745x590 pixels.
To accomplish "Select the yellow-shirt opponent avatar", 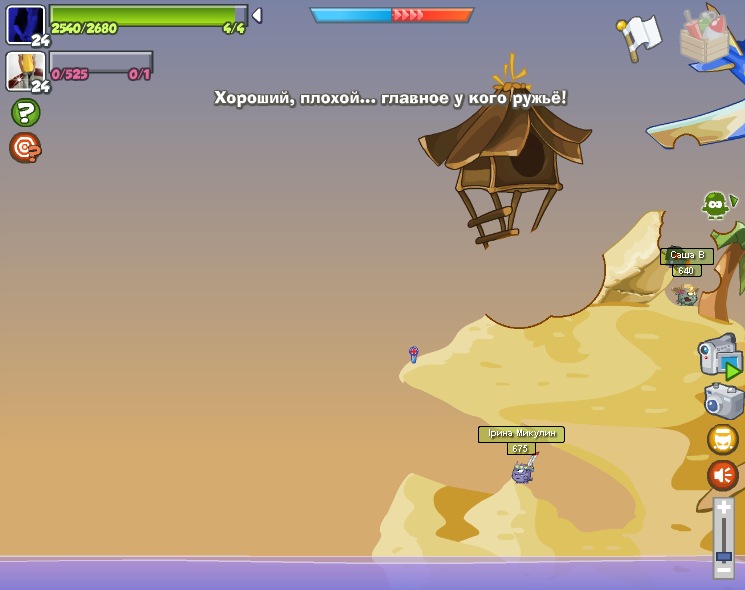I will point(25,70).
